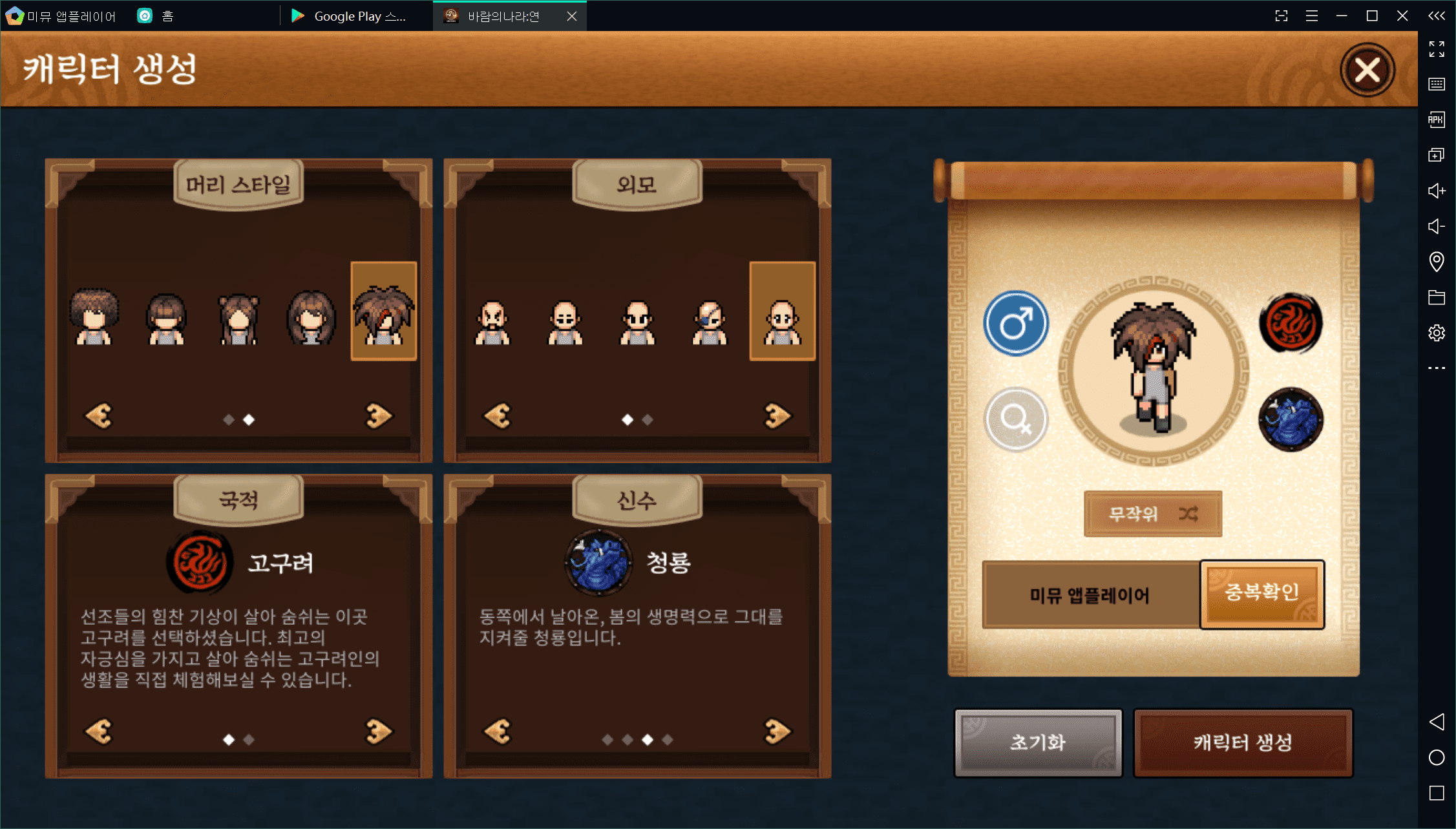Close the character creation screen
The width and height of the screenshot is (1456, 829).
tap(1367, 70)
